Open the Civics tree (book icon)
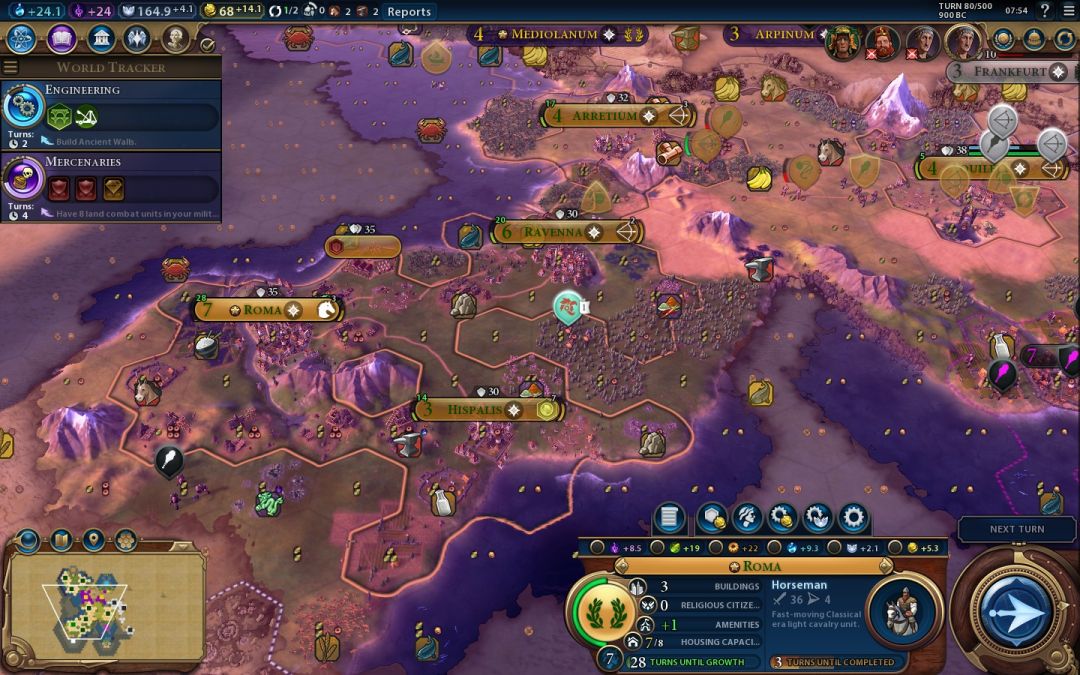This screenshot has width=1080, height=675. [x=62, y=39]
